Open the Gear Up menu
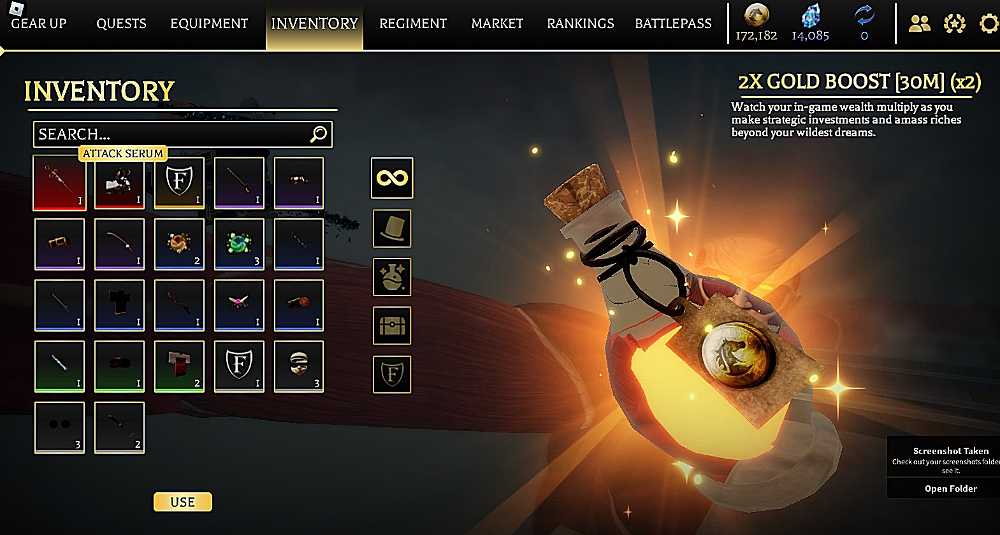 pyautogui.click(x=39, y=23)
